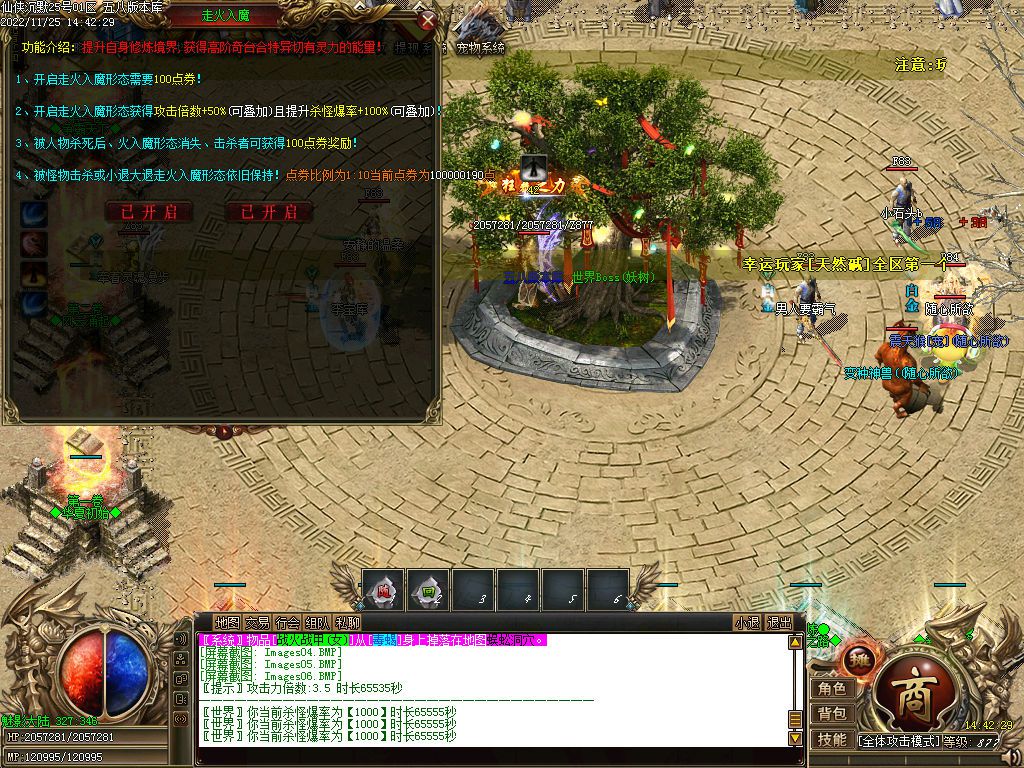Click the chat scroll-up arrow

point(796,642)
